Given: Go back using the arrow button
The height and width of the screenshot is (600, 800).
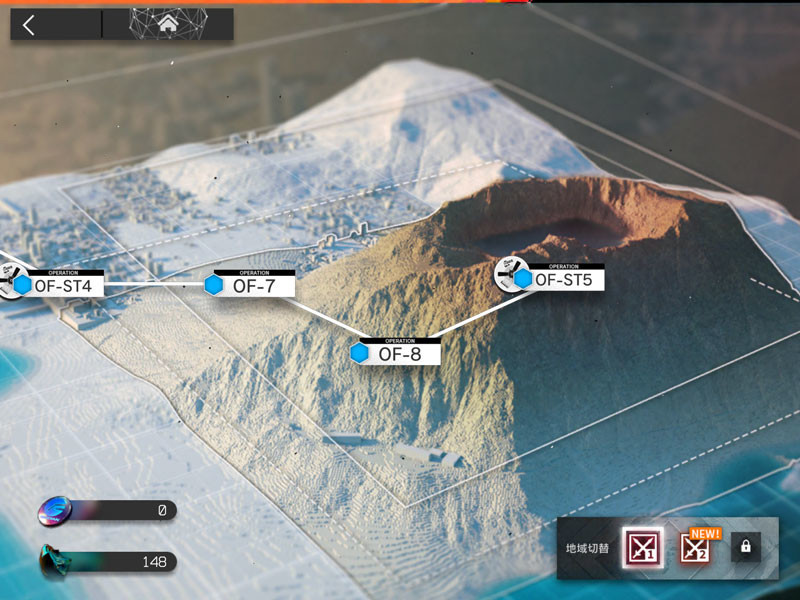Looking at the screenshot, I should (29, 26).
